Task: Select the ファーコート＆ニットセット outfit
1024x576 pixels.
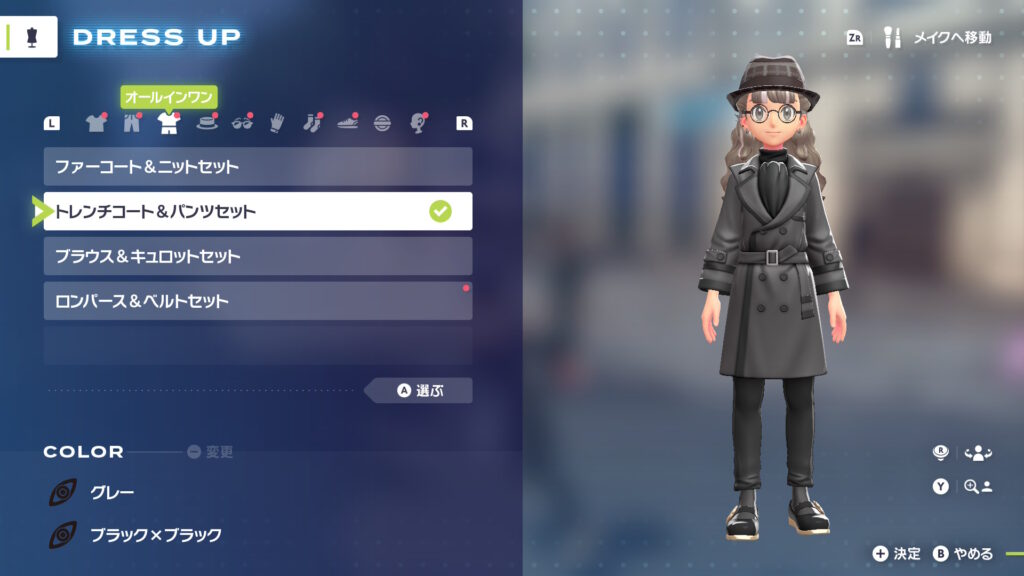Action: (257, 167)
